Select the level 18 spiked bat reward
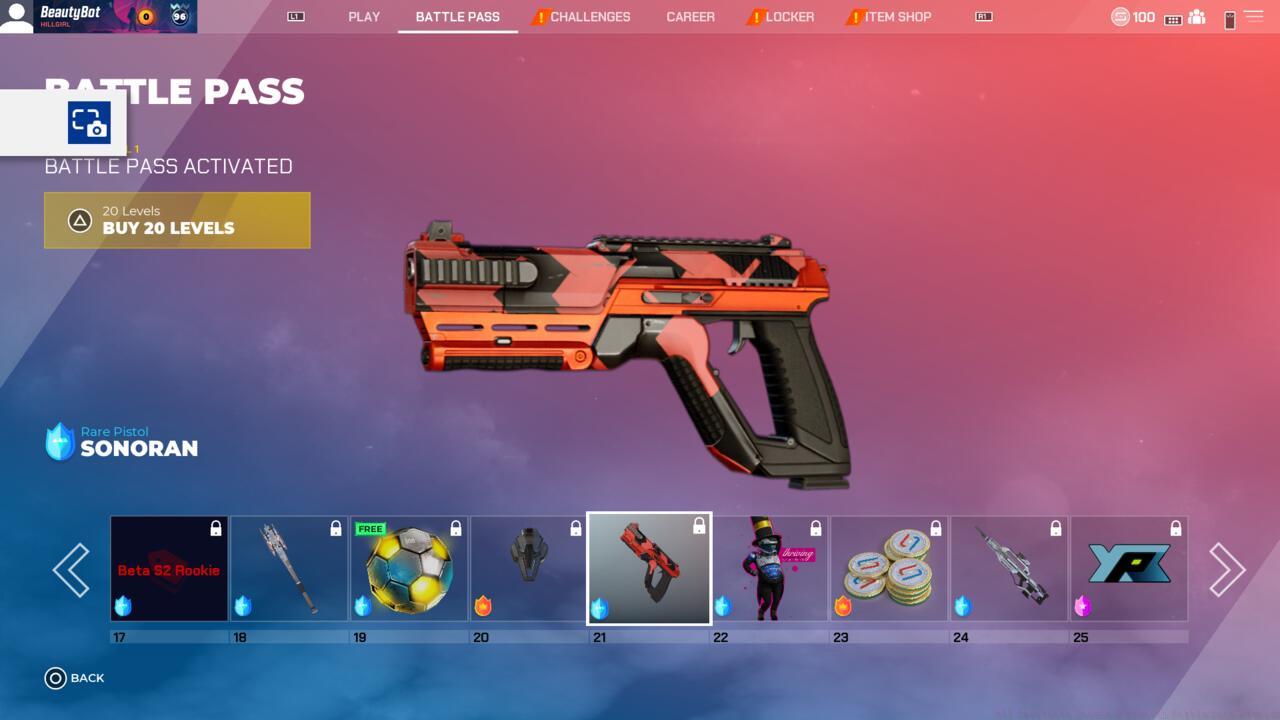 coord(289,569)
